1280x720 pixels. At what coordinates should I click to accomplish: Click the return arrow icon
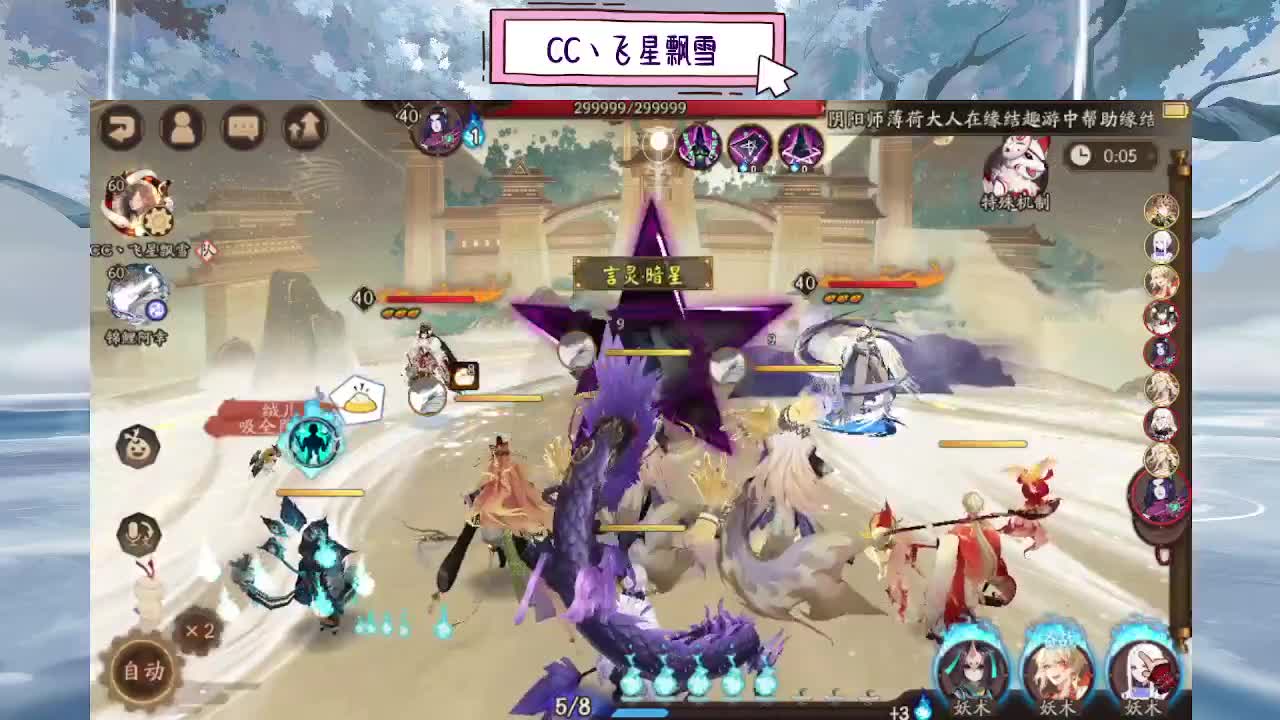point(120,127)
